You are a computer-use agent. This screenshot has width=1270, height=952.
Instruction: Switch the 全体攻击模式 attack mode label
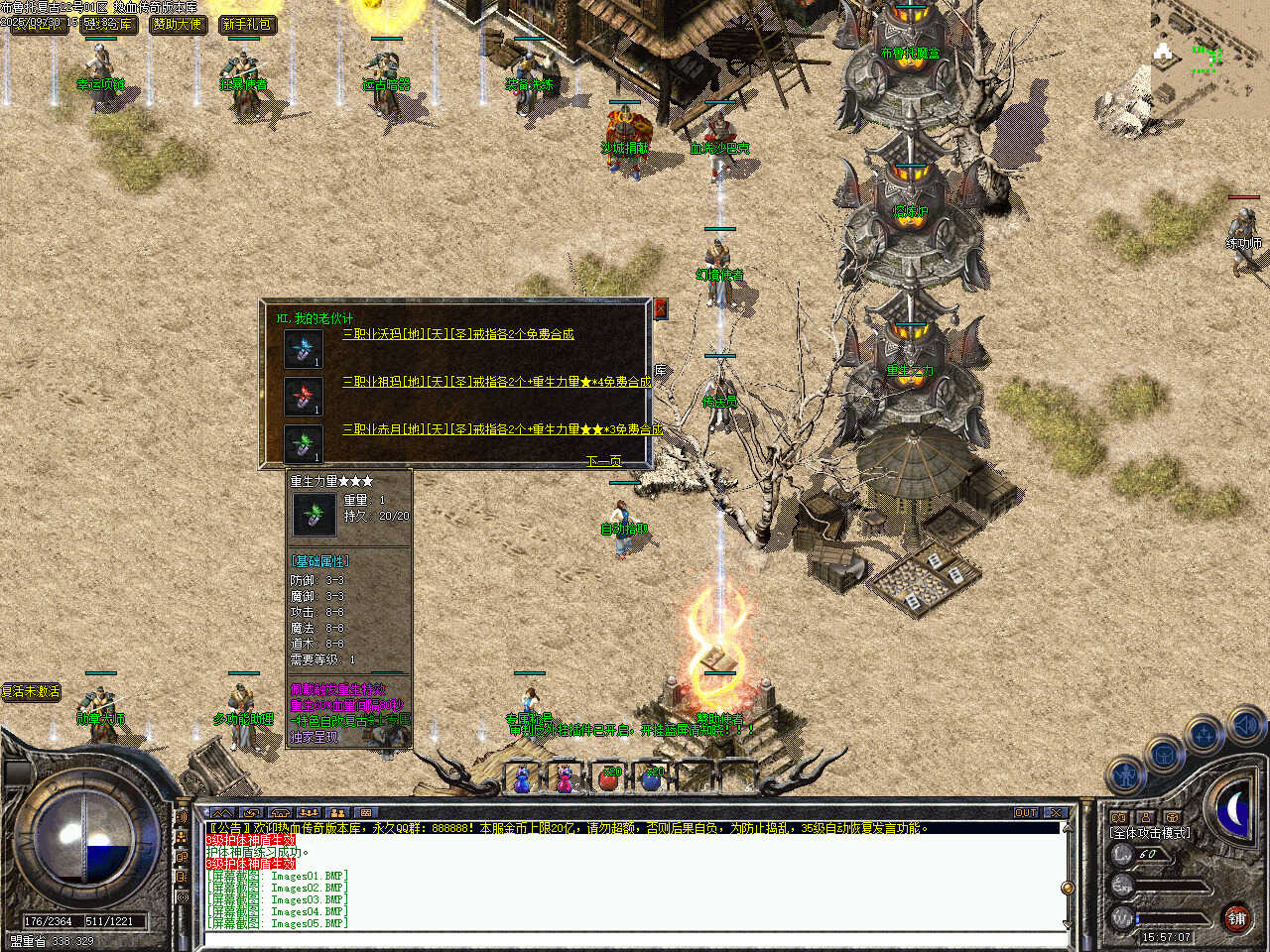1150,833
